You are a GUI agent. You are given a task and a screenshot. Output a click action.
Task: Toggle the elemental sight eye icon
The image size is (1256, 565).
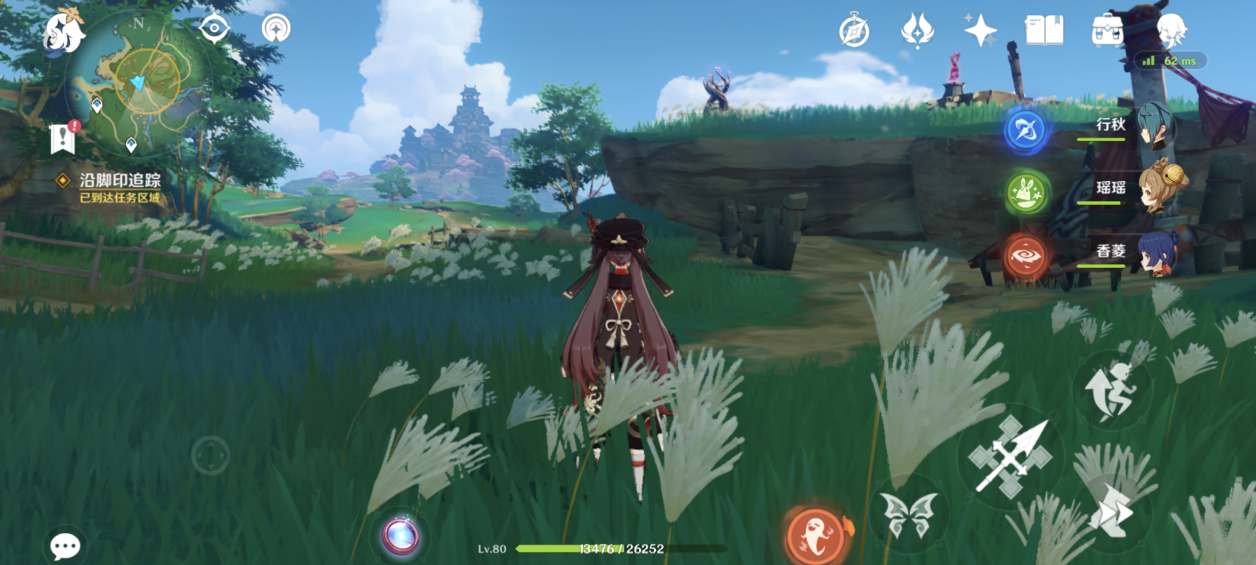[x=214, y=28]
